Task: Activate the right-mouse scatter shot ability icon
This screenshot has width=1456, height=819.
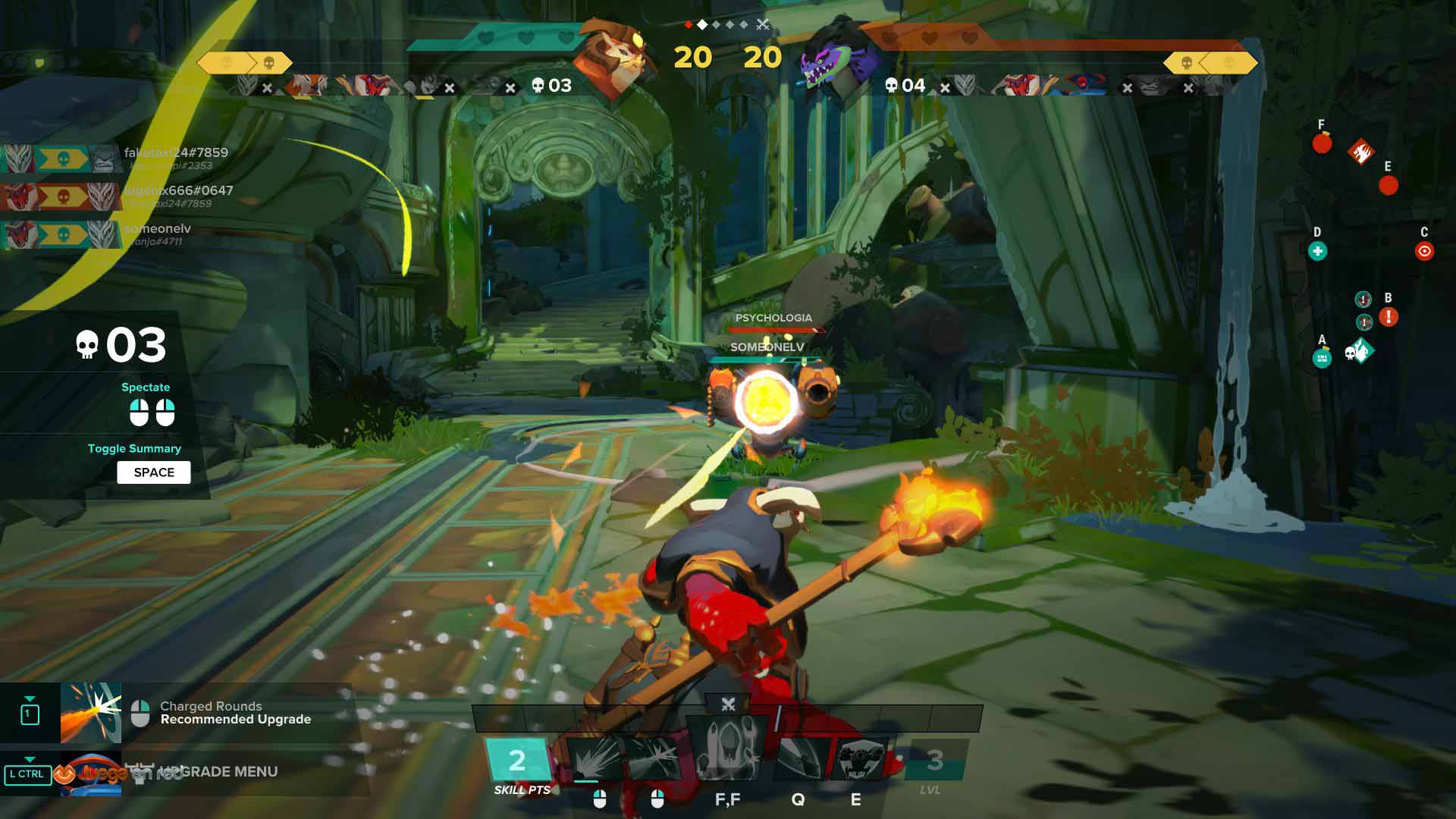Action: click(654, 758)
